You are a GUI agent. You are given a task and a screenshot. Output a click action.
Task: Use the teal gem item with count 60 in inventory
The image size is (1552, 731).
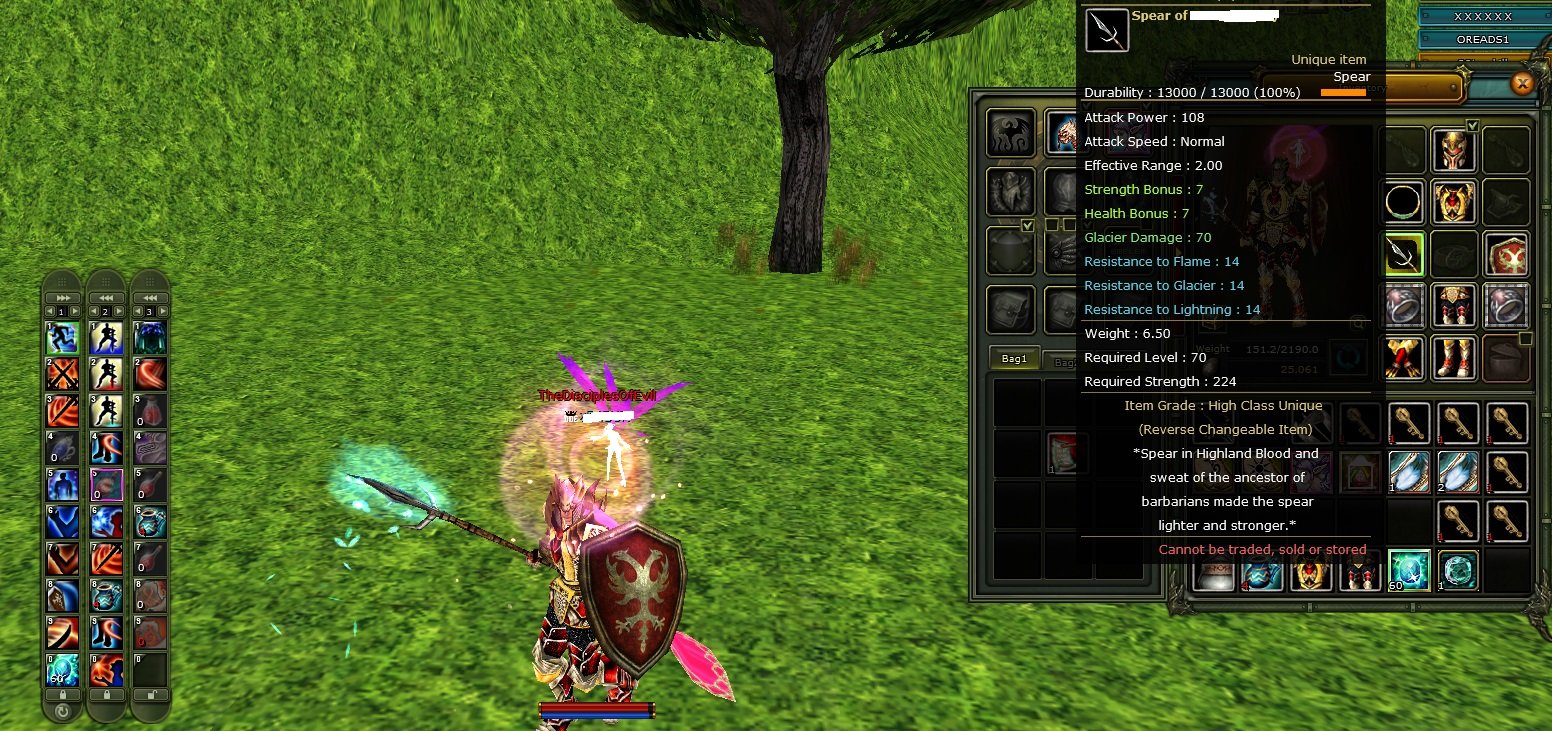(x=1408, y=570)
